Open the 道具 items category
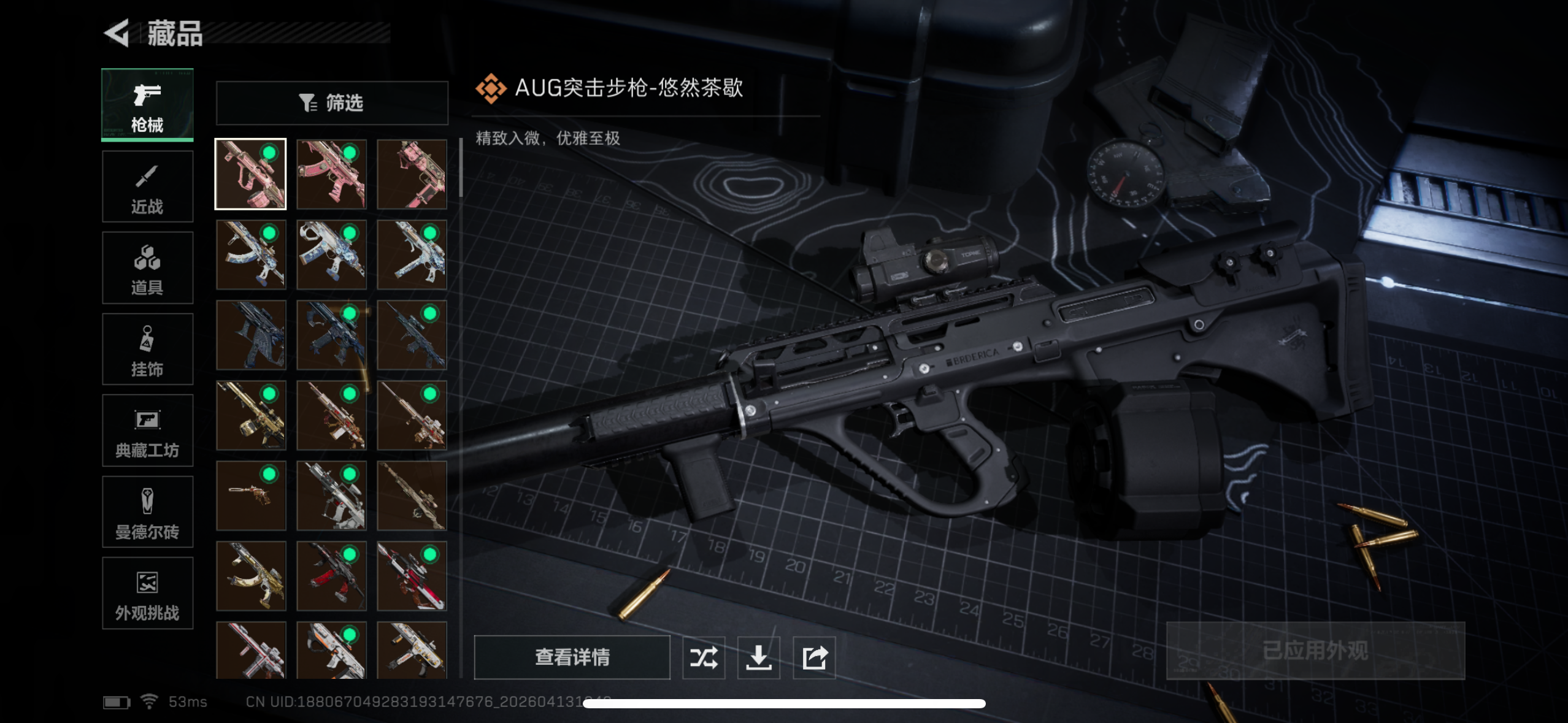This screenshot has height=723, width=1568. (147, 269)
